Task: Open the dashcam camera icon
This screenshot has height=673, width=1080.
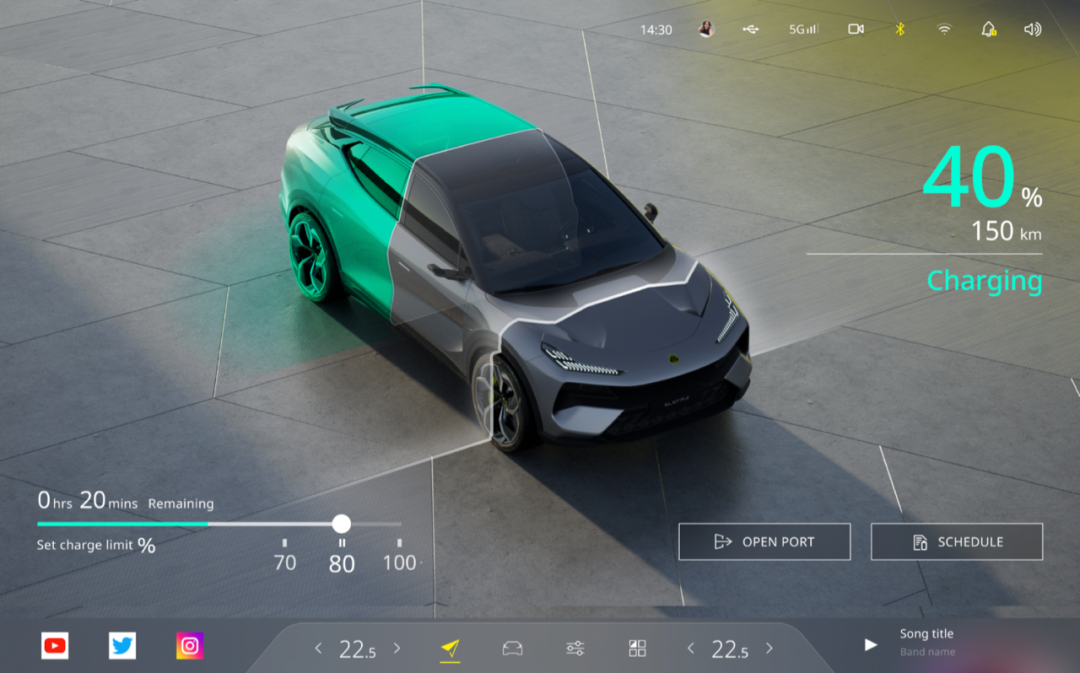Action: [x=855, y=29]
